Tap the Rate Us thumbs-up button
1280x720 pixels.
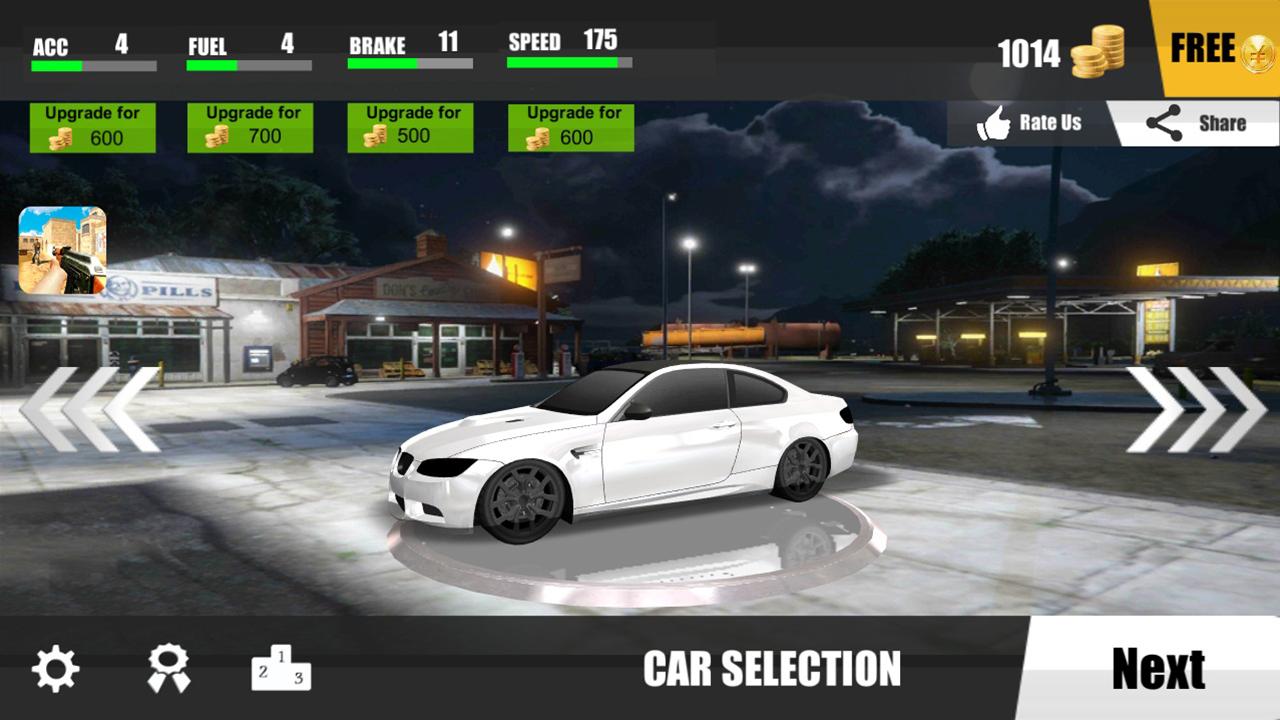coord(1030,124)
